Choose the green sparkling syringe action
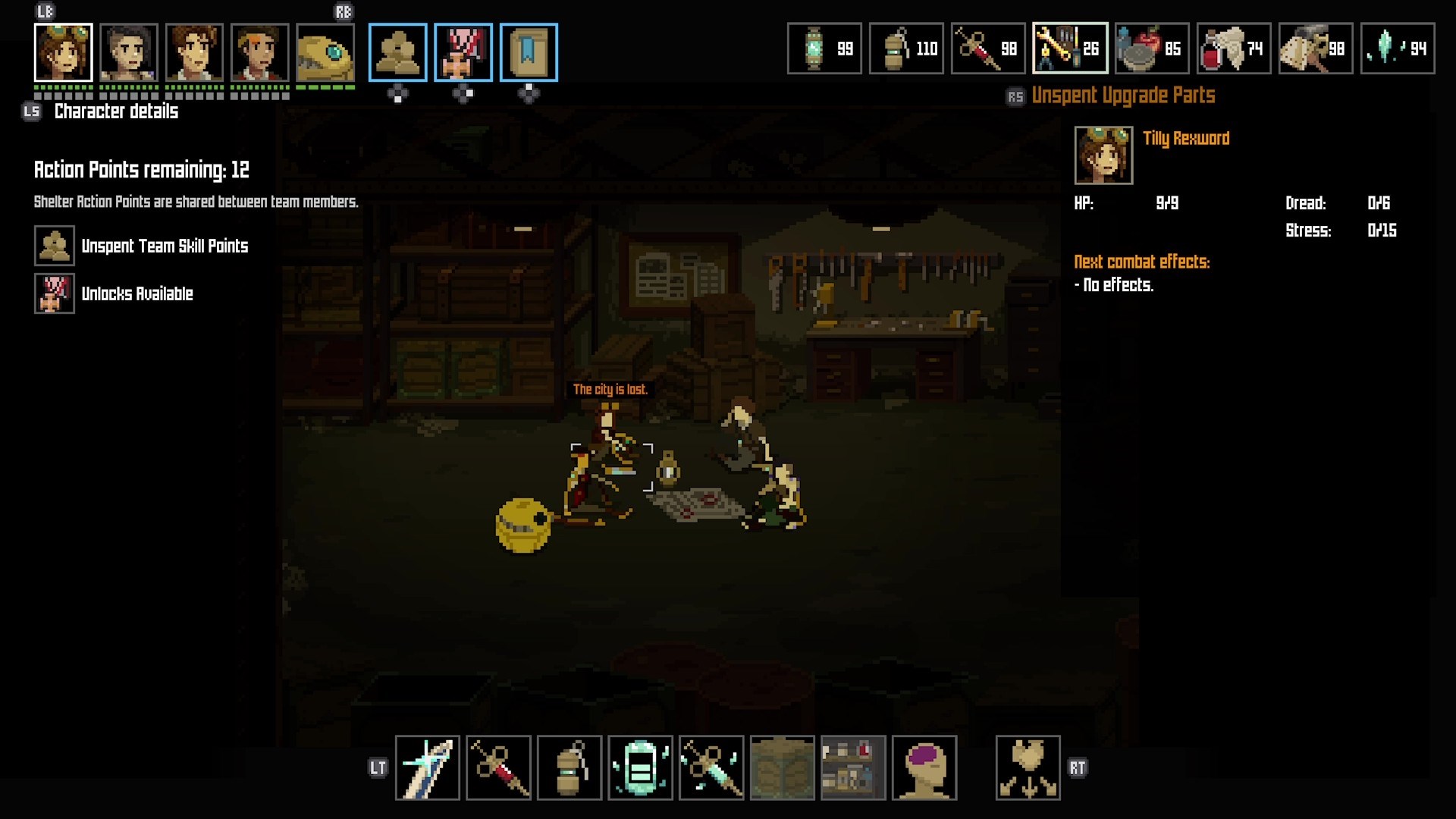1456x819 pixels. coord(711,767)
